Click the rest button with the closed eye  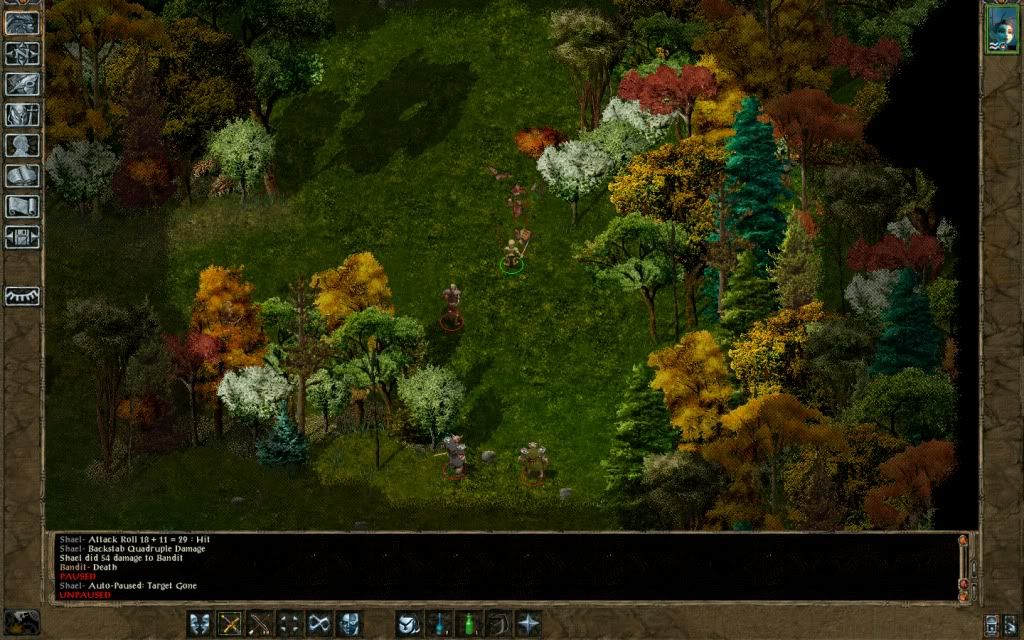point(22,296)
